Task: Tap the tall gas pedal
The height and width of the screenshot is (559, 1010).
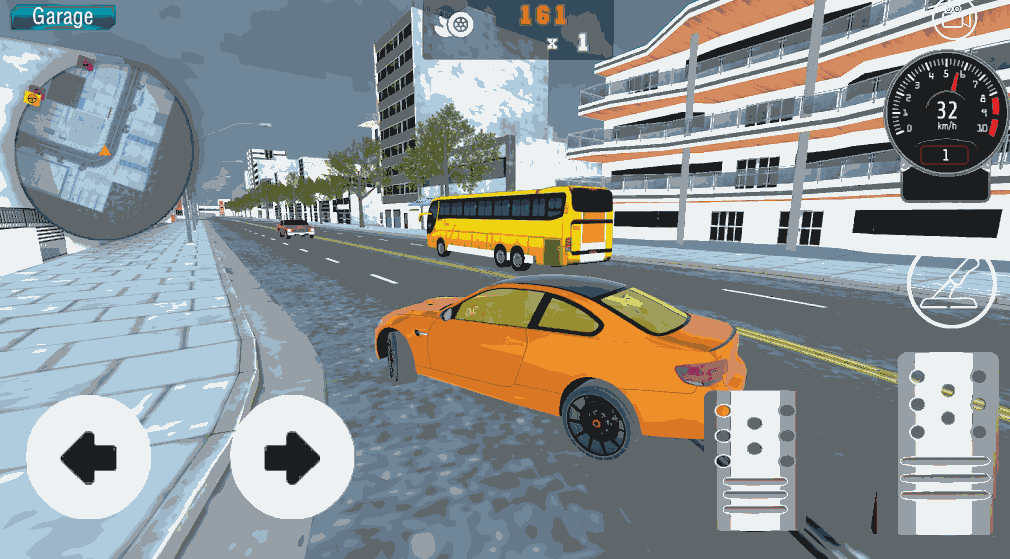Action: [947, 443]
